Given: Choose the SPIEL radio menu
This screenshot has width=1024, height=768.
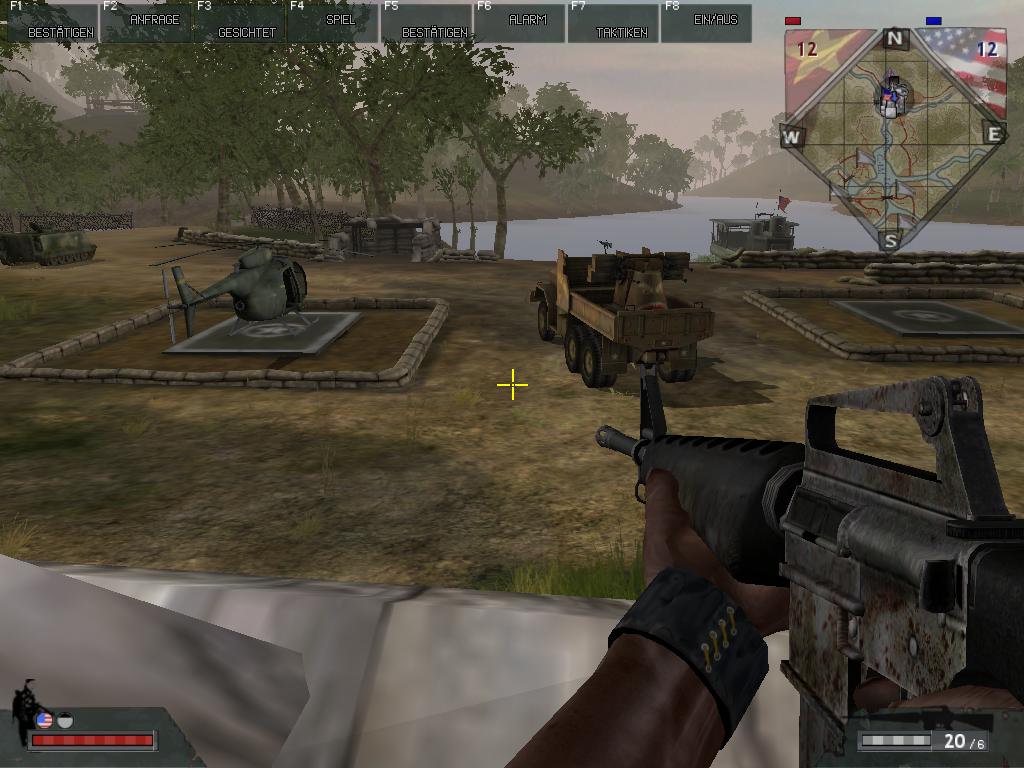Looking at the screenshot, I should coord(333,22).
